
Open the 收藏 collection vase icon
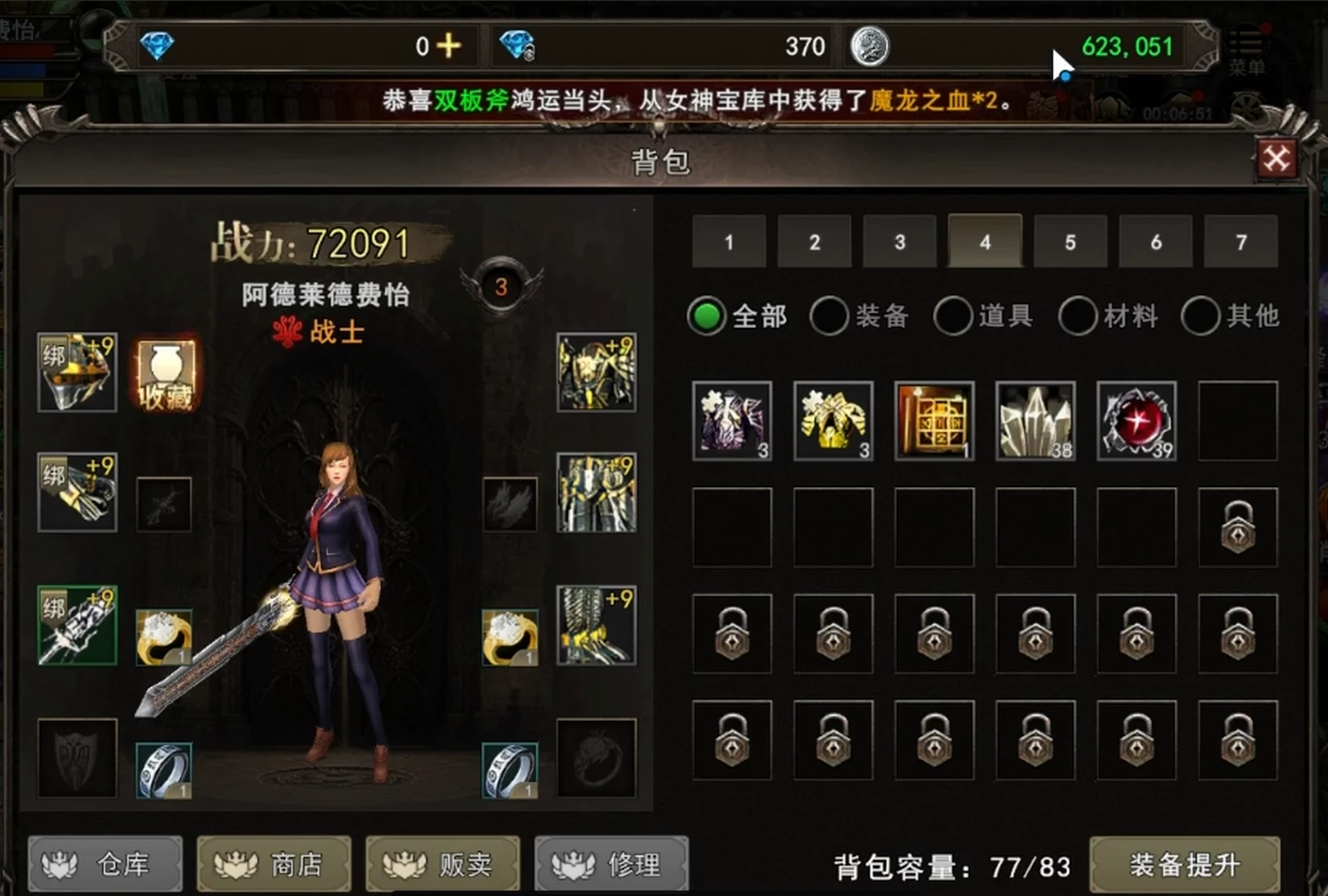click(x=166, y=372)
